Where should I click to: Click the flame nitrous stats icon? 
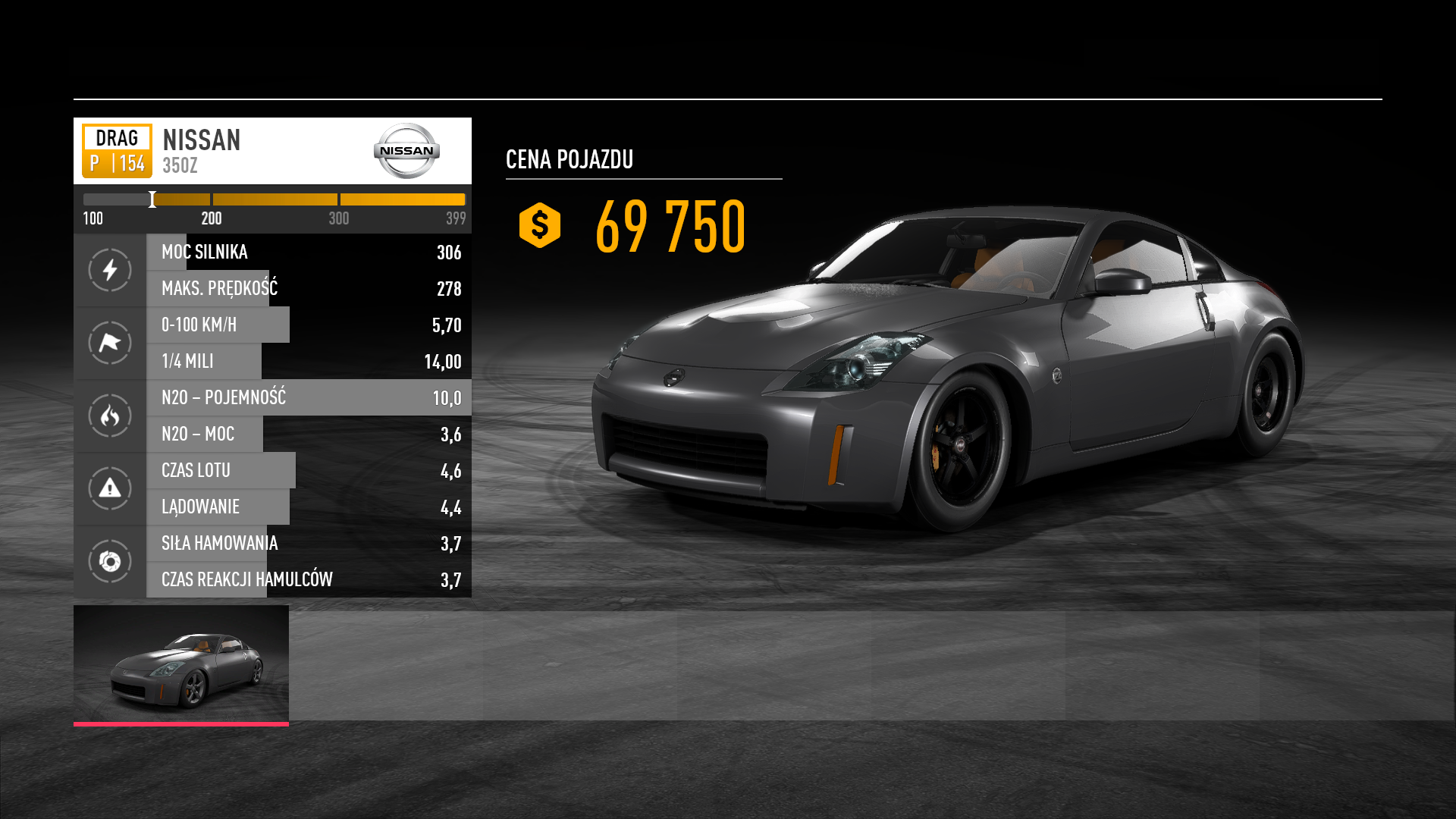pos(110,416)
